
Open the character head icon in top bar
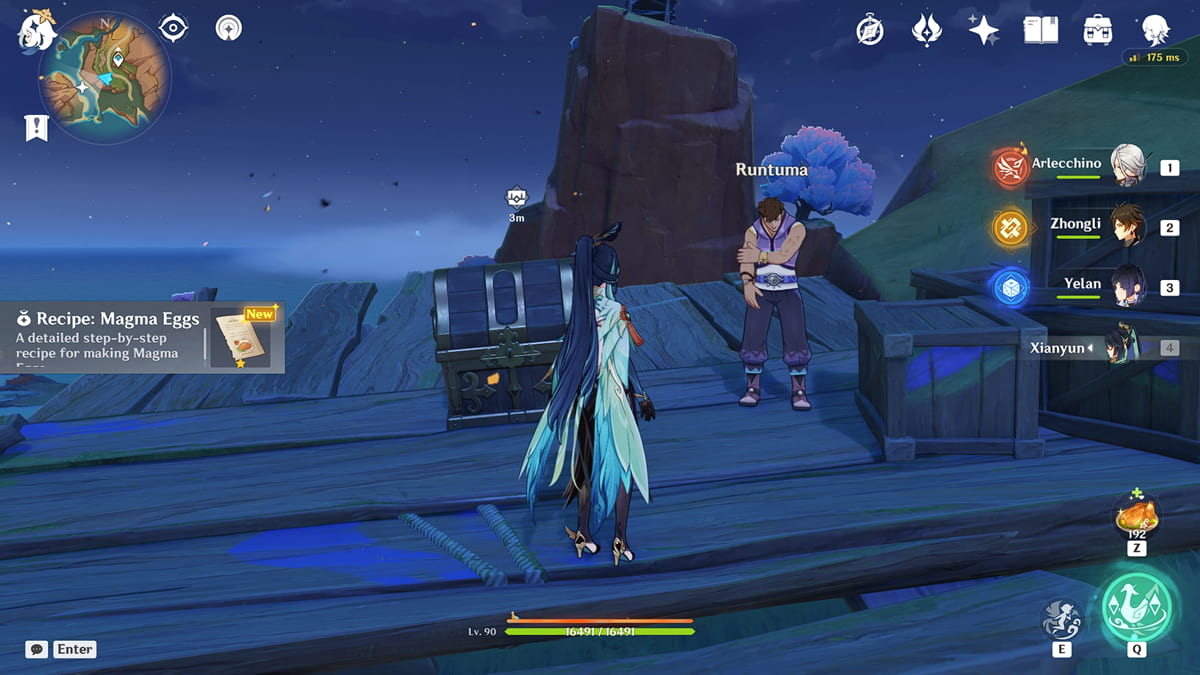click(x=1156, y=30)
